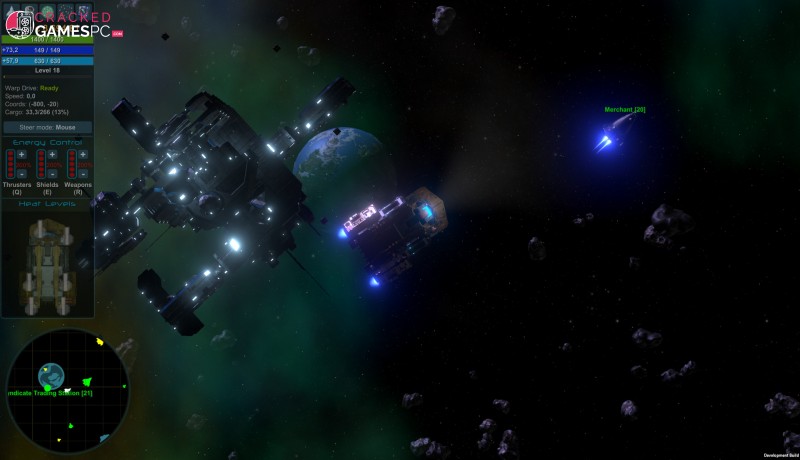Raise Shields energy using its plus button
800x460 pixels.
(x=52, y=154)
